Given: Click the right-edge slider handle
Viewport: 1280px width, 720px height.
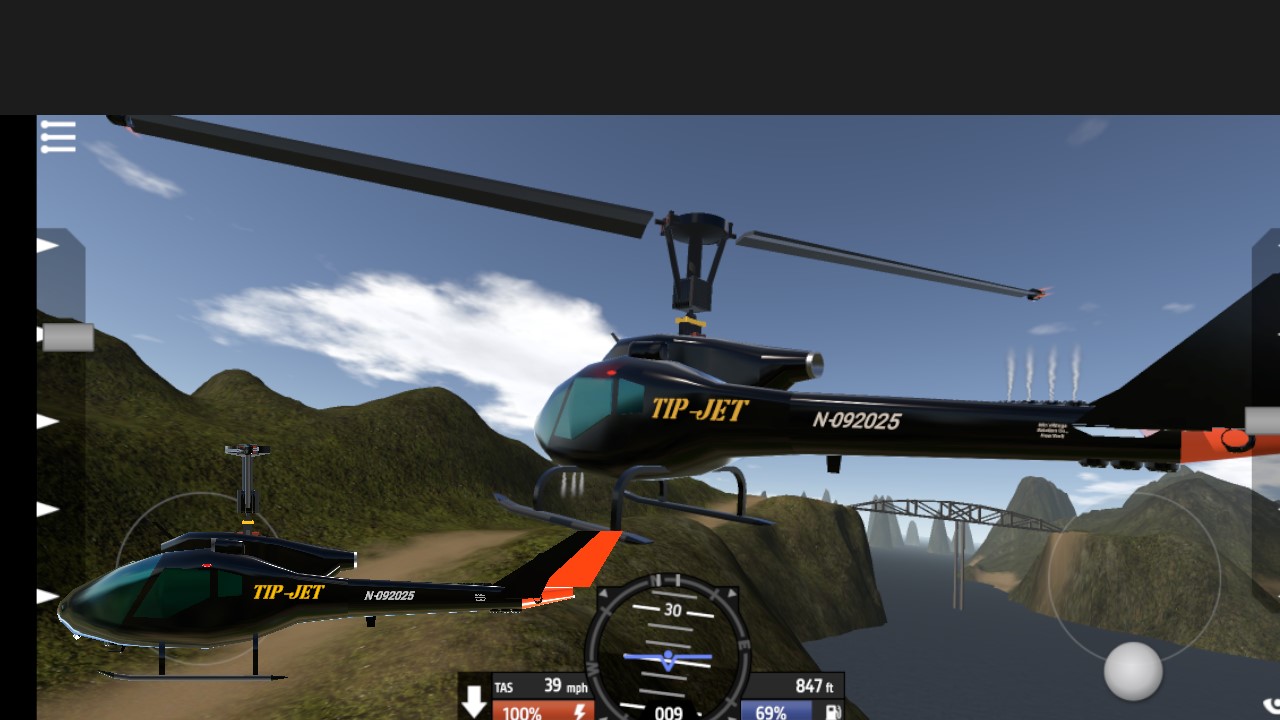Looking at the screenshot, I should pos(1262,421).
